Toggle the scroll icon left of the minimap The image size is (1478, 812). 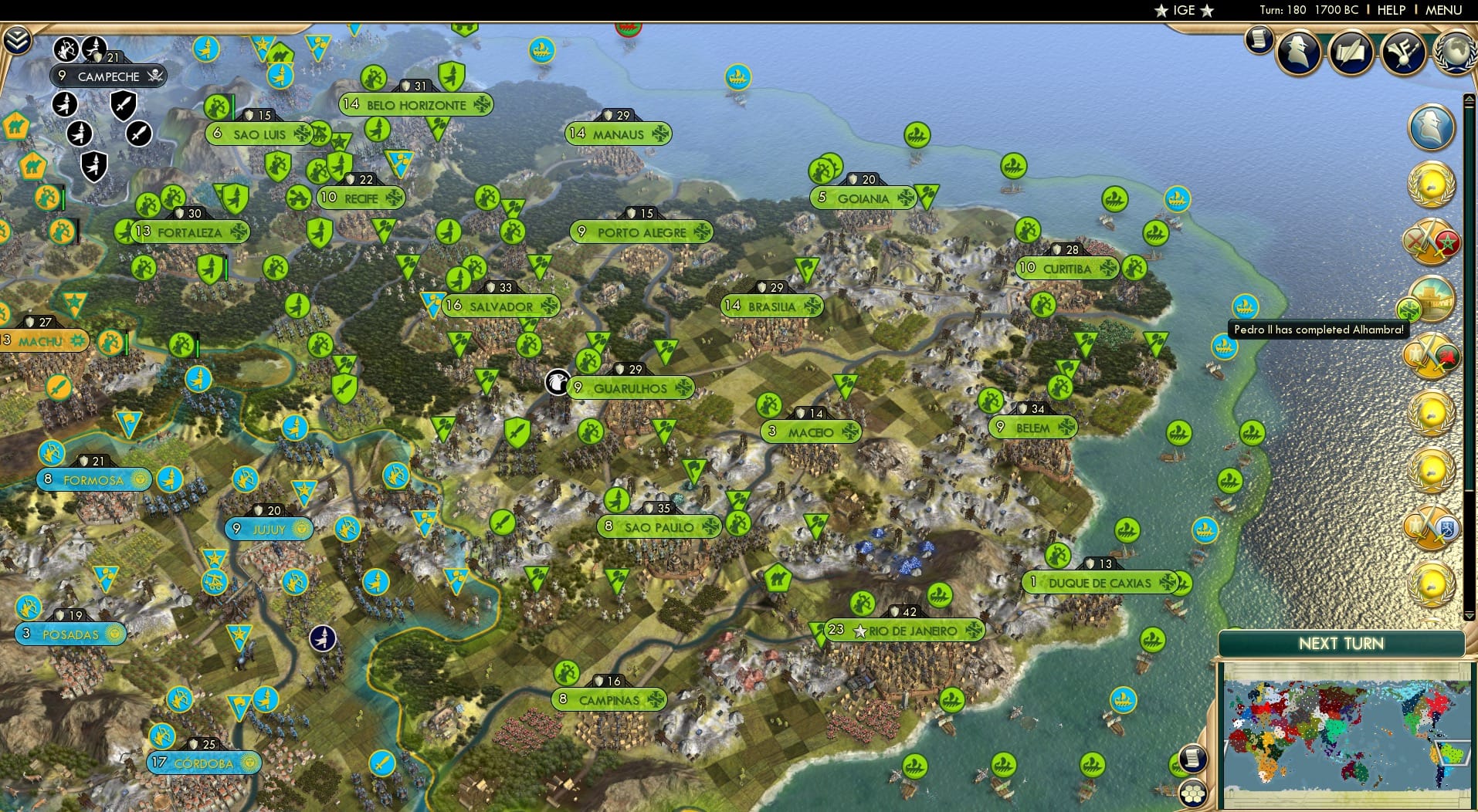(x=1194, y=757)
